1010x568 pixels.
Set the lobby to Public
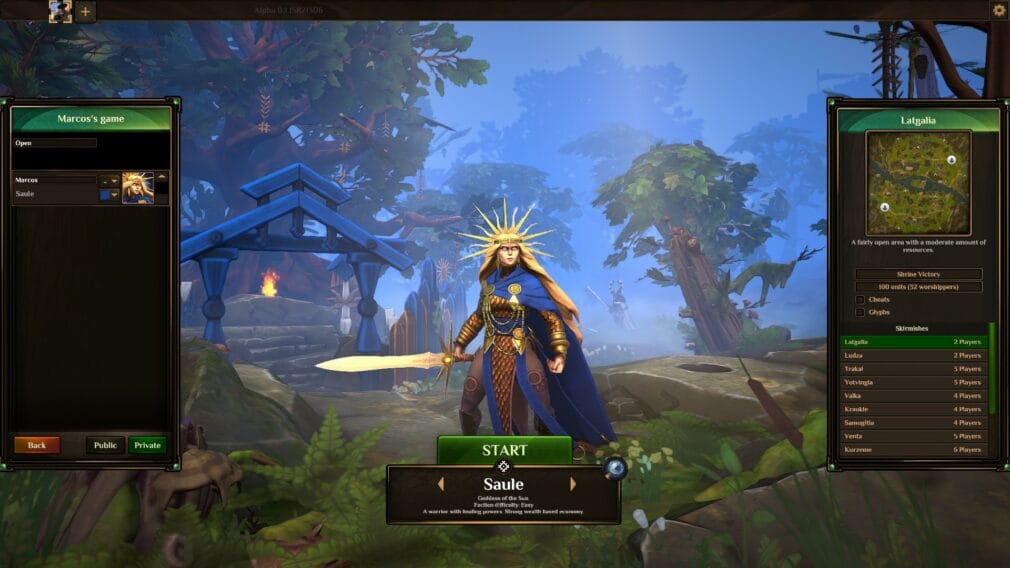tap(105, 445)
